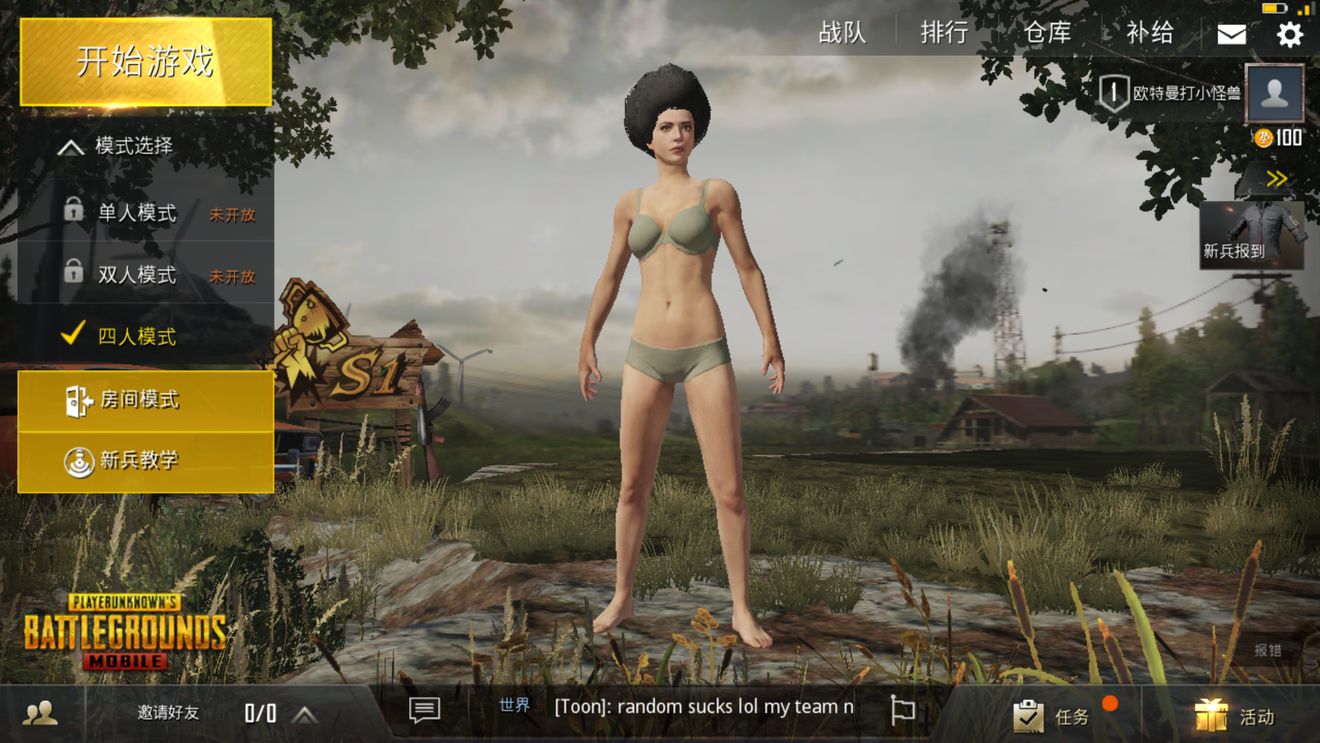The width and height of the screenshot is (1320, 743).
Task: Open the 新兵教学 rookie tutorial
Action: pos(146,461)
